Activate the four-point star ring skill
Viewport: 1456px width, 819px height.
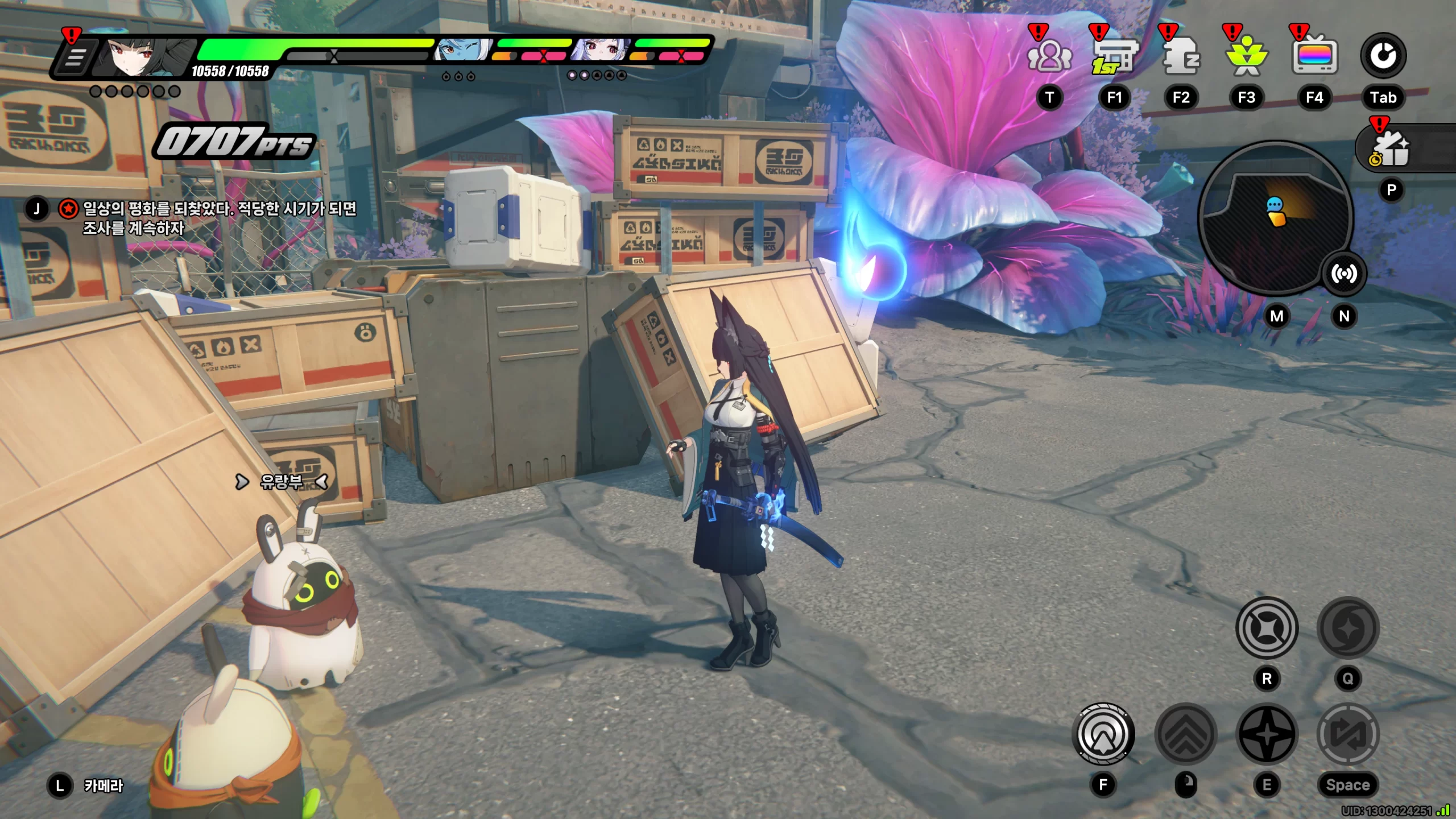click(1267, 628)
